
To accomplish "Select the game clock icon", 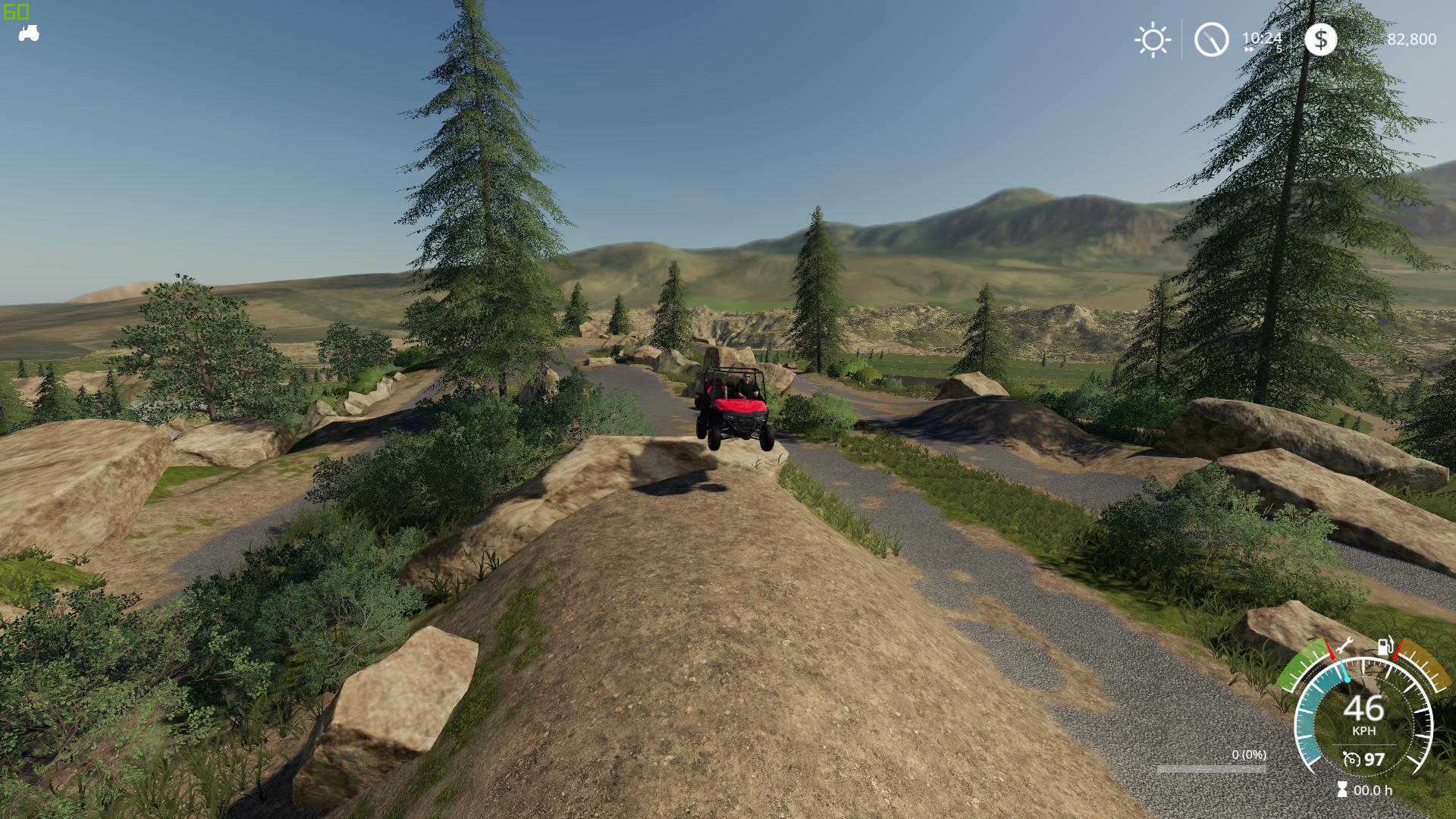I will click(1211, 39).
